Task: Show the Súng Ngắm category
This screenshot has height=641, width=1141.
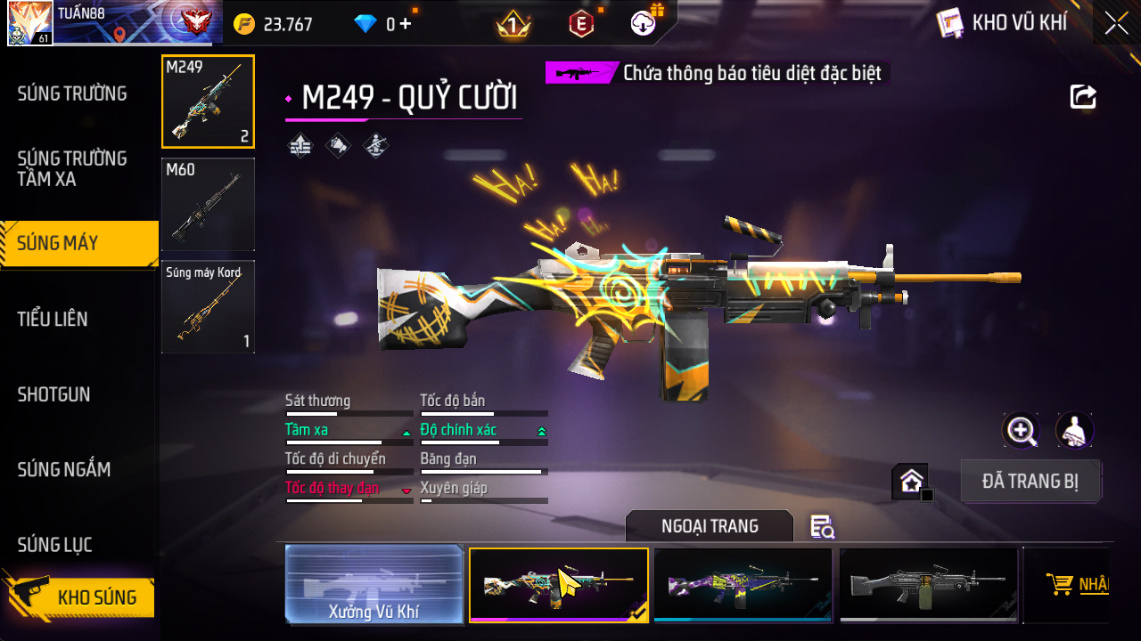Action: [64, 469]
